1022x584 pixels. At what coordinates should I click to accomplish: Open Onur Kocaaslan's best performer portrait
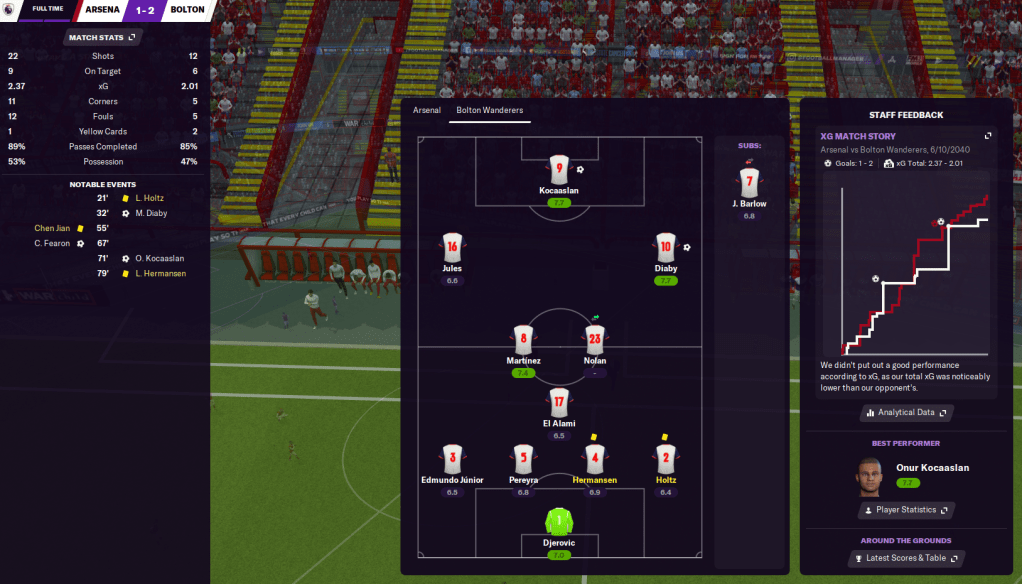click(x=872, y=475)
